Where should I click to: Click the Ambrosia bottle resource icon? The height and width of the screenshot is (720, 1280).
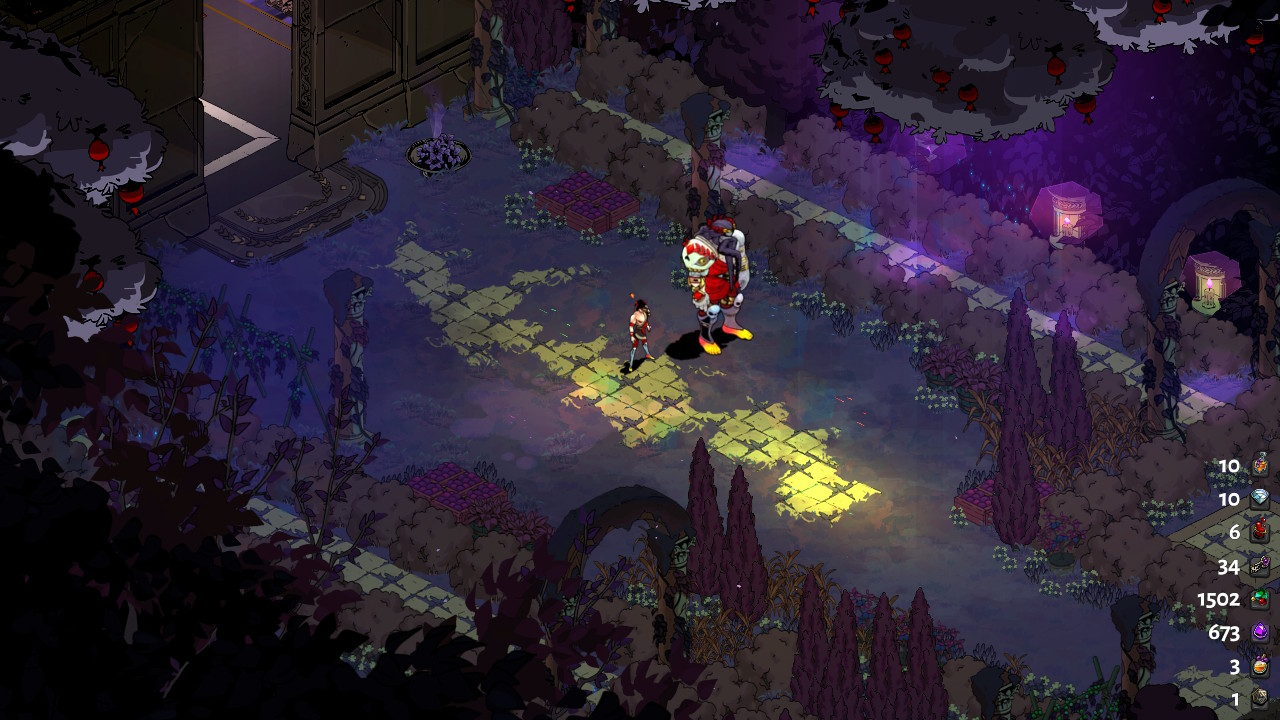tap(1260, 466)
